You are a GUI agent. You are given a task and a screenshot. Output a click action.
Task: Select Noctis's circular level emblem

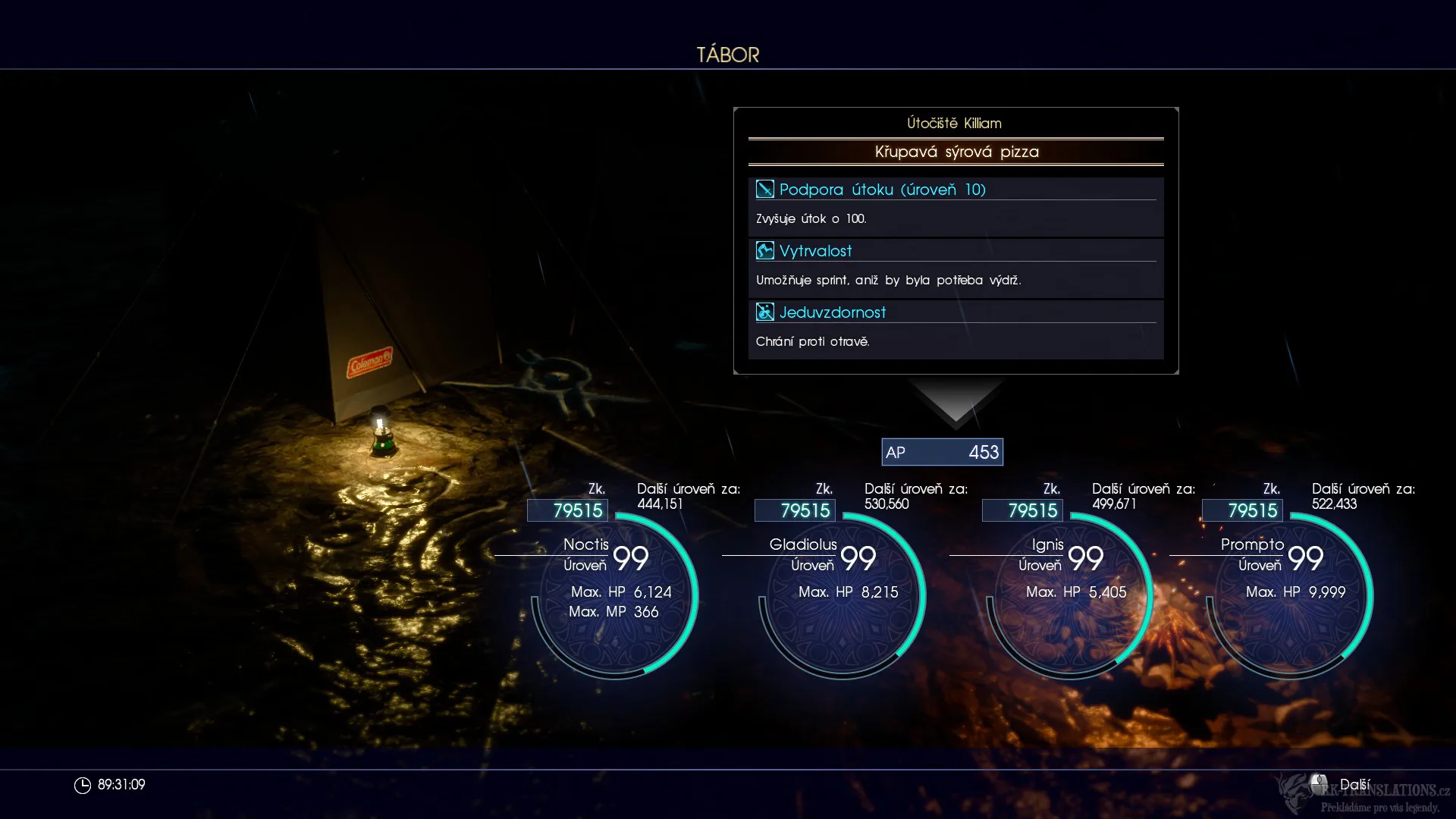tap(614, 595)
